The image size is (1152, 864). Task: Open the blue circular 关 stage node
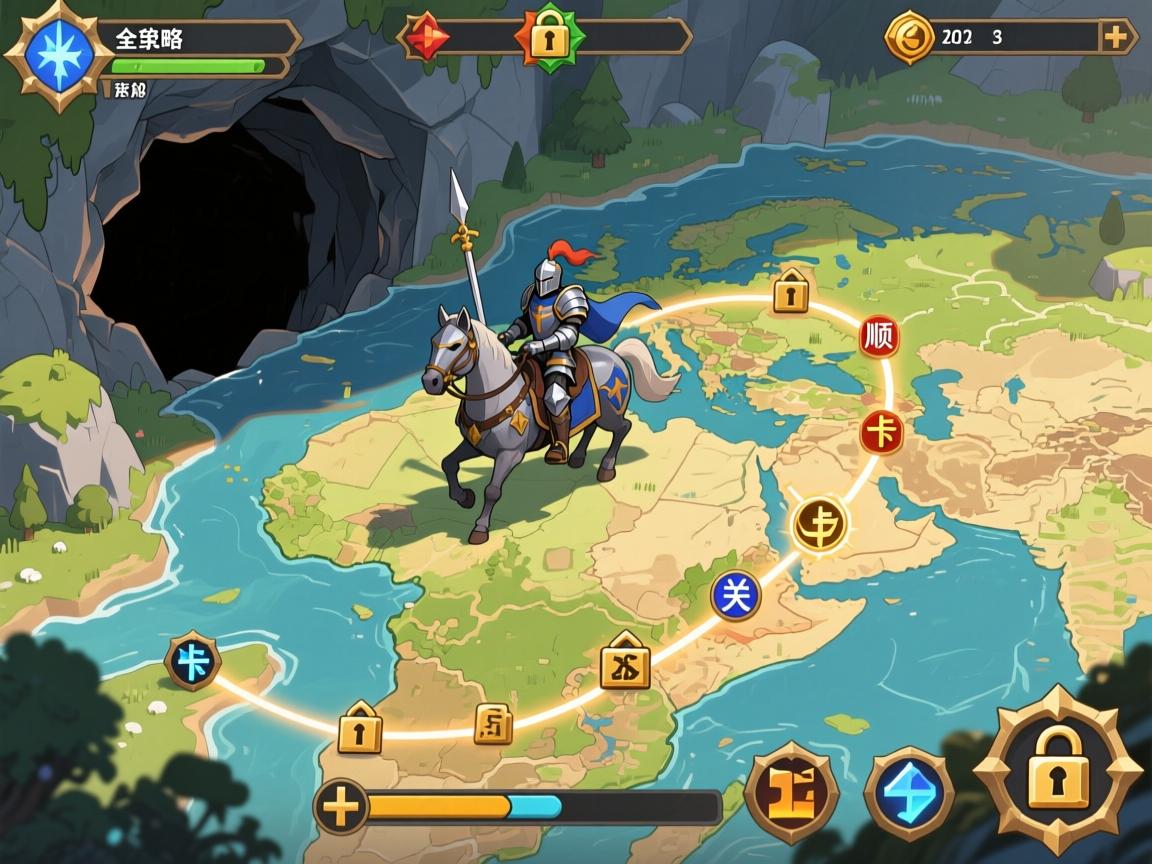click(x=735, y=596)
